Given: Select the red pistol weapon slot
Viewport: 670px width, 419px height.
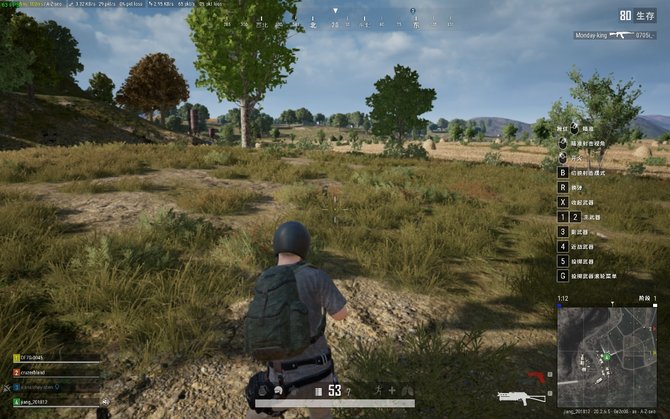Looking at the screenshot, I should [537, 377].
